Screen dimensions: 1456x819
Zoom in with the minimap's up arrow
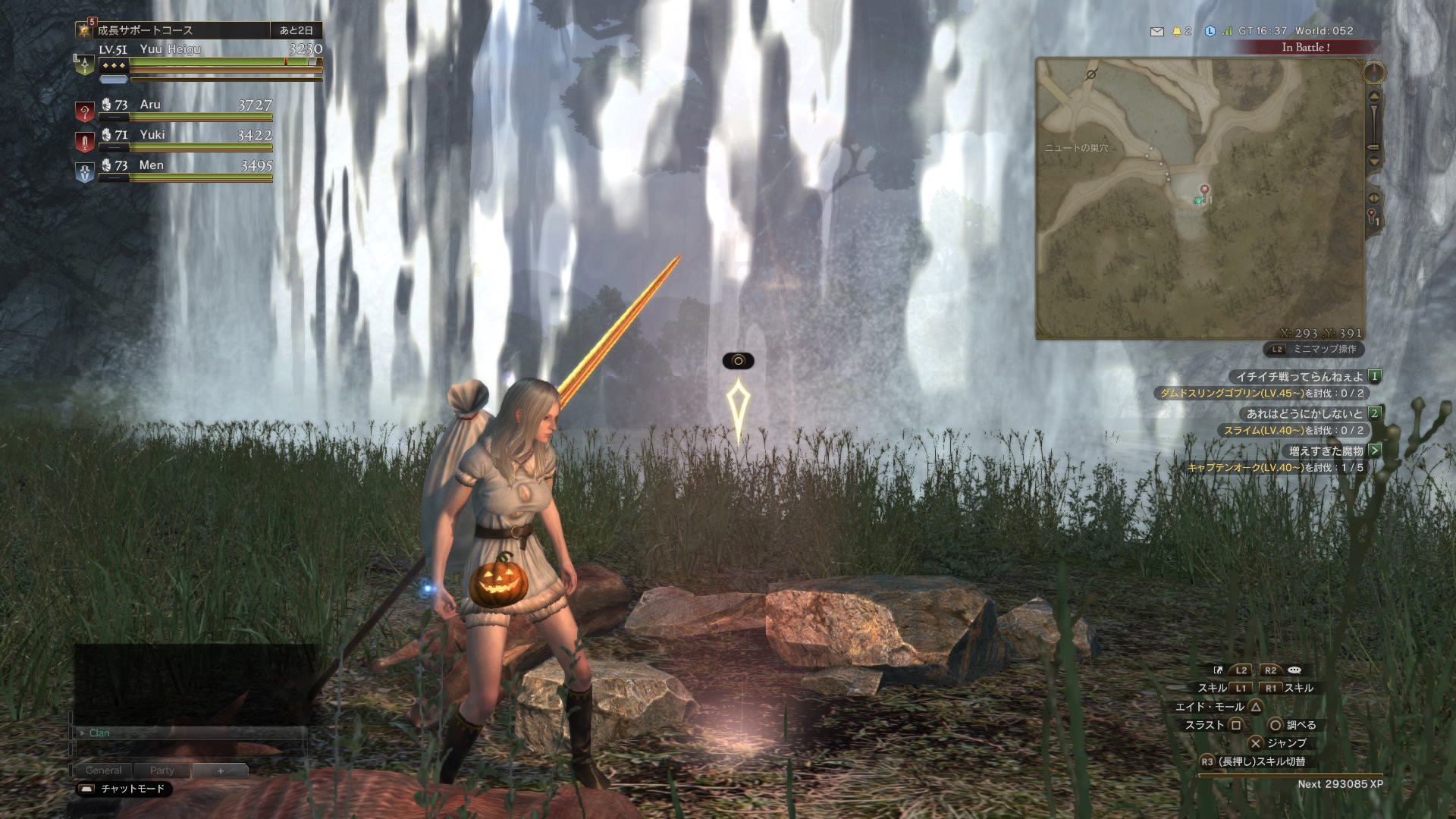(1373, 96)
